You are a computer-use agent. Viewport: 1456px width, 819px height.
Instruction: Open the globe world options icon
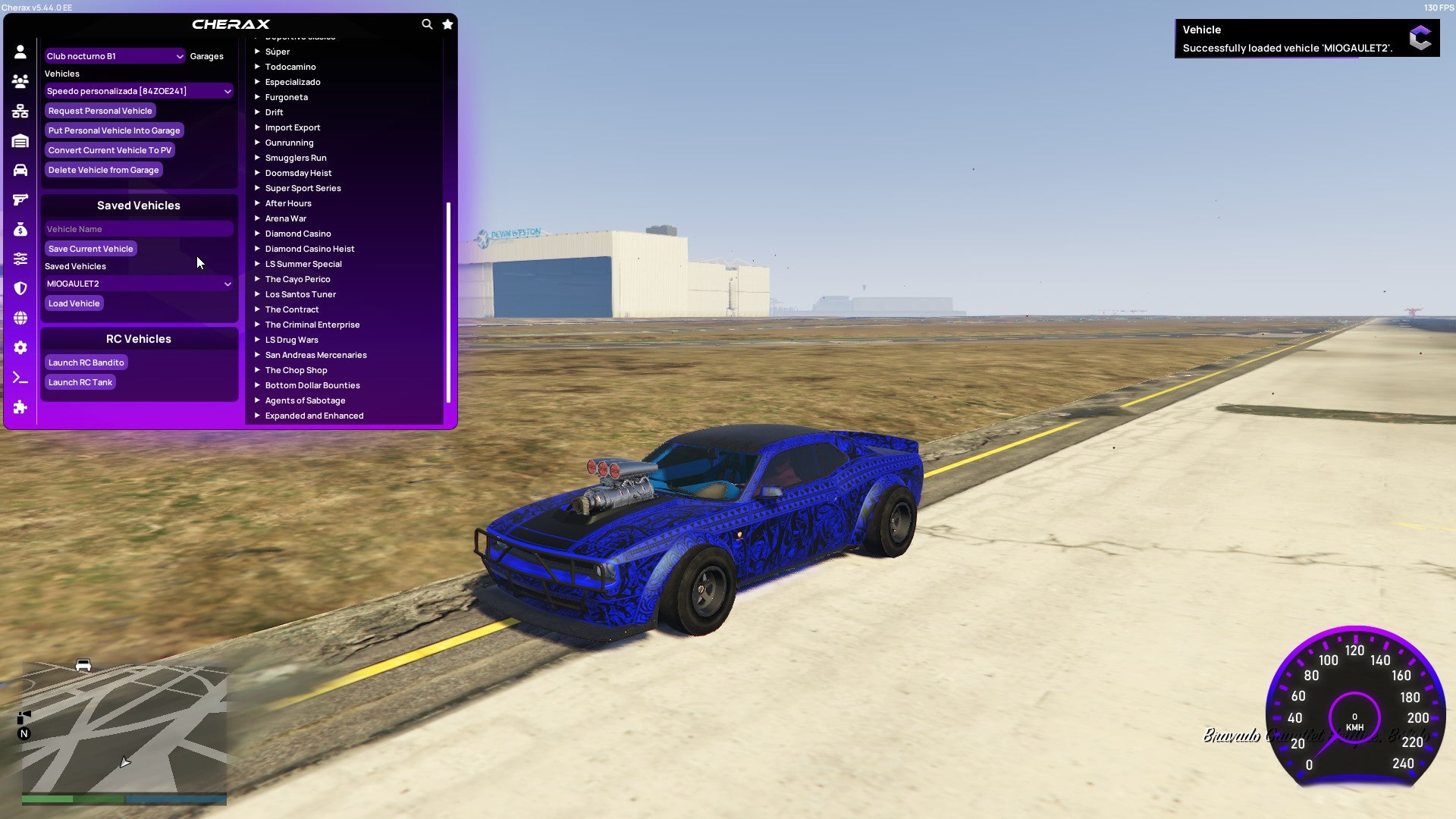pos(20,318)
